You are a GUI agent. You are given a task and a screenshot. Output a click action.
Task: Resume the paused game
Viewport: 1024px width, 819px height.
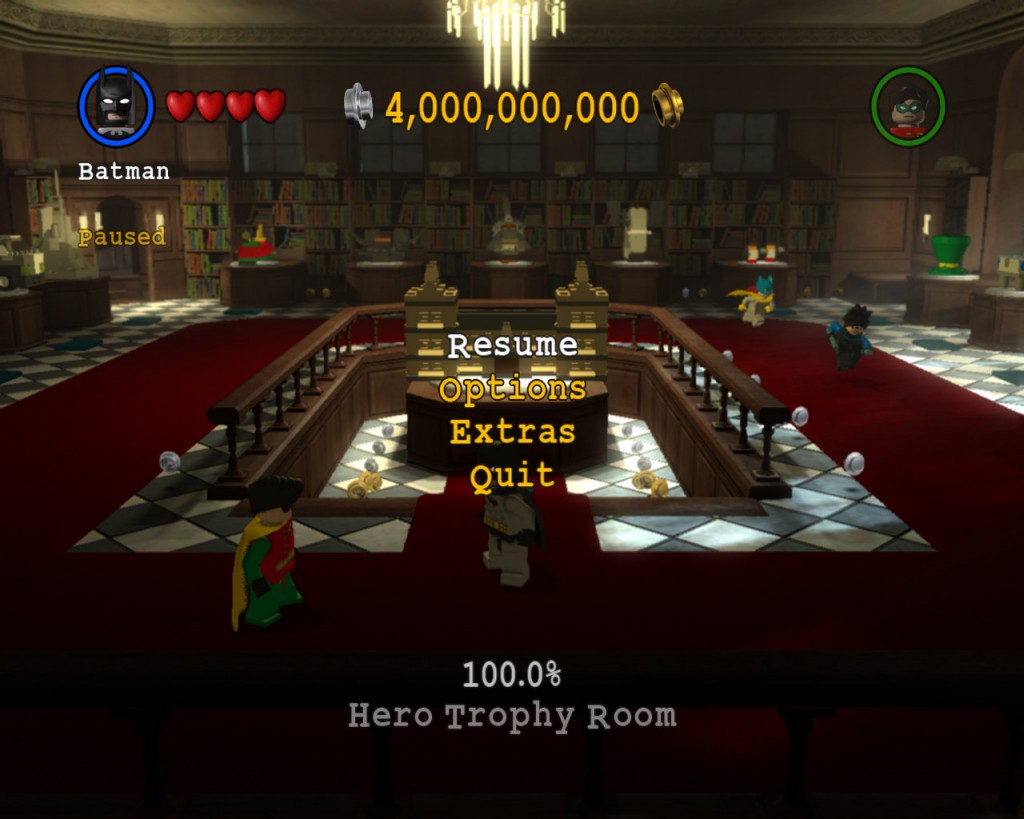coord(512,345)
